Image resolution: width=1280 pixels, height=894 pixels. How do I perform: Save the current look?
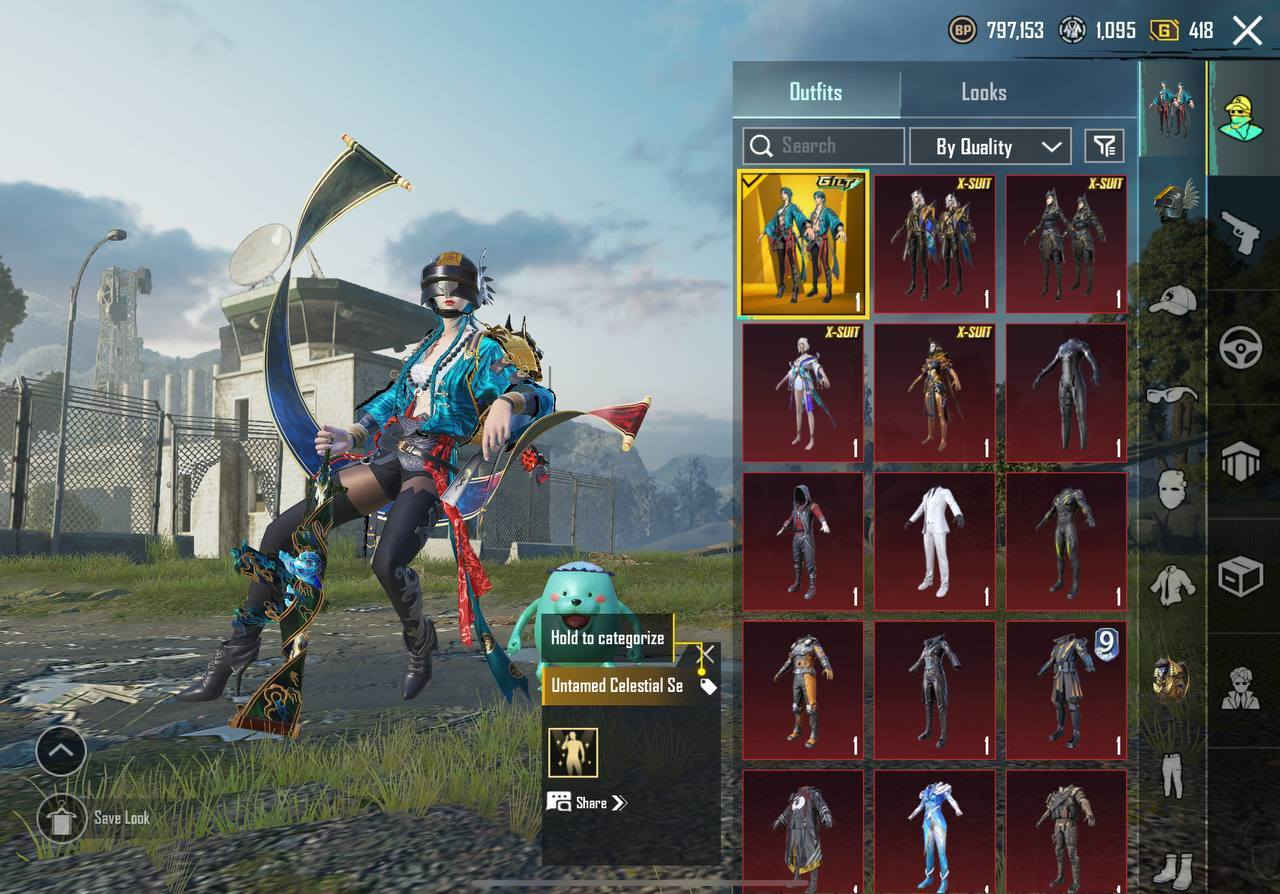click(x=63, y=818)
